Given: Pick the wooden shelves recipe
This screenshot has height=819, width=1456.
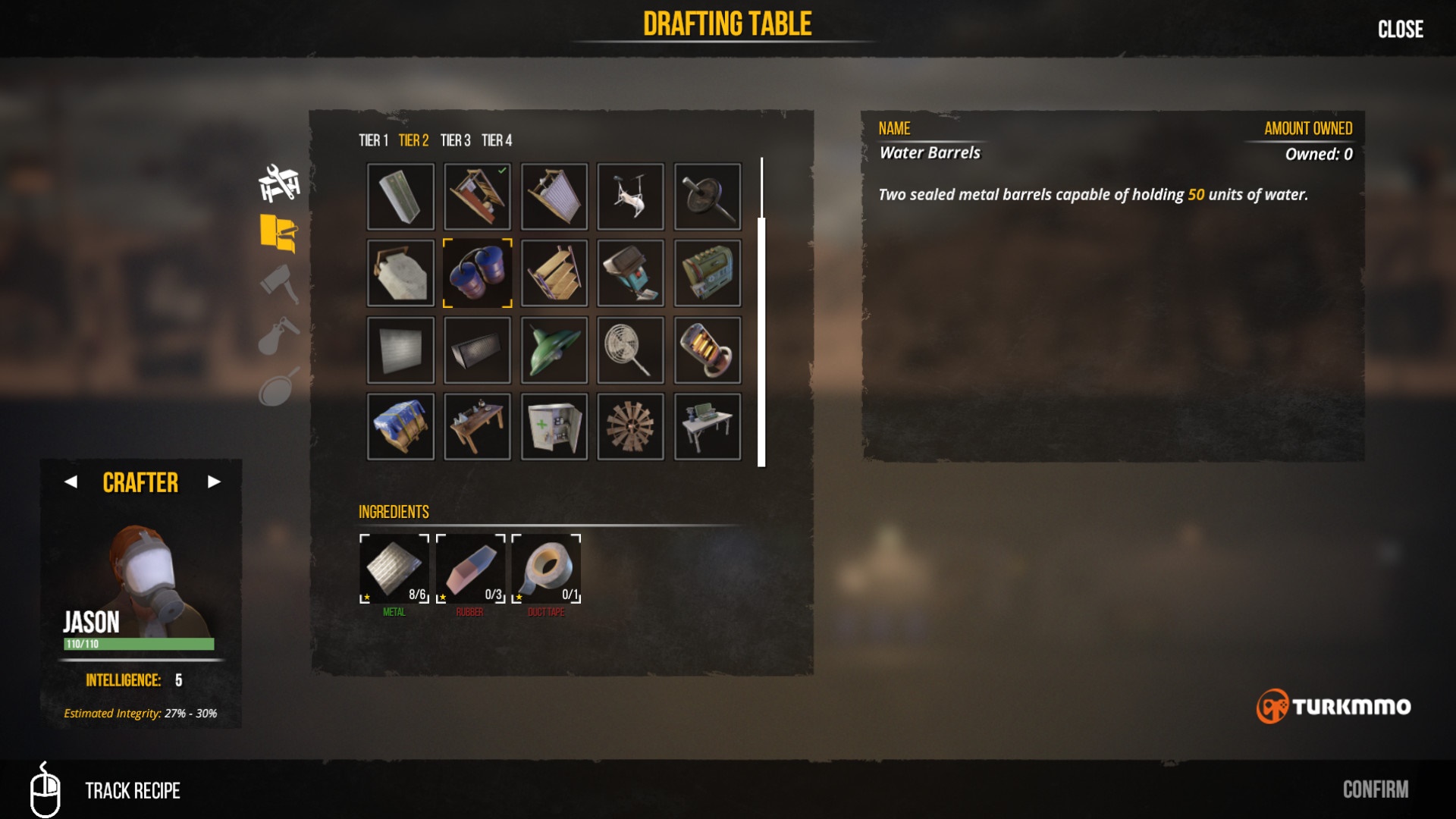Looking at the screenshot, I should coord(554,273).
